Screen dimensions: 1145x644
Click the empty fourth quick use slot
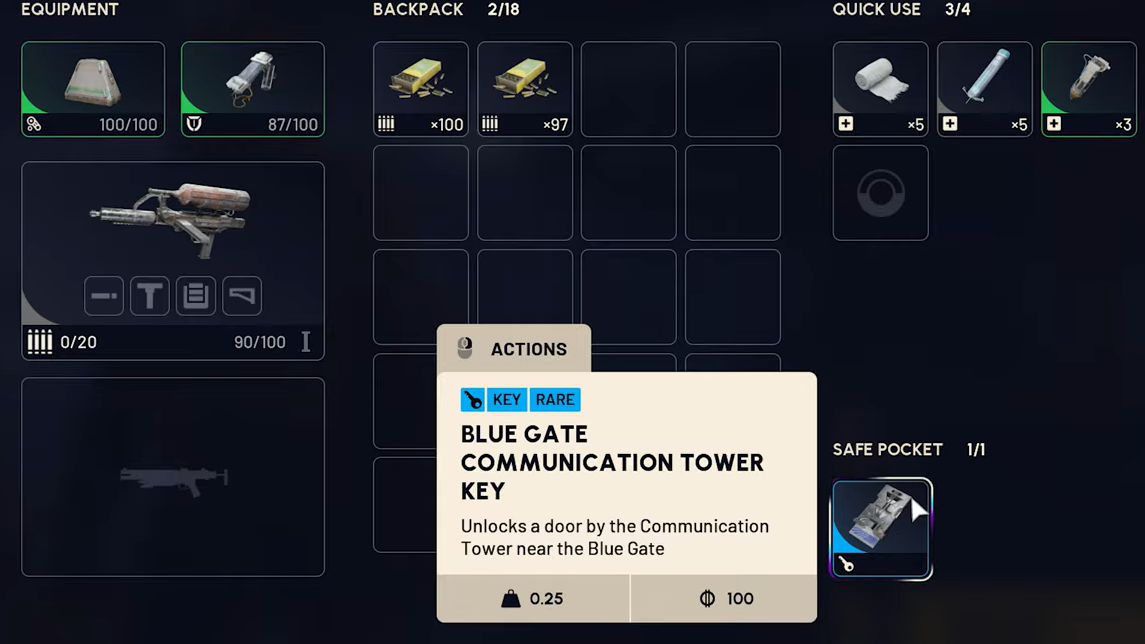880,193
